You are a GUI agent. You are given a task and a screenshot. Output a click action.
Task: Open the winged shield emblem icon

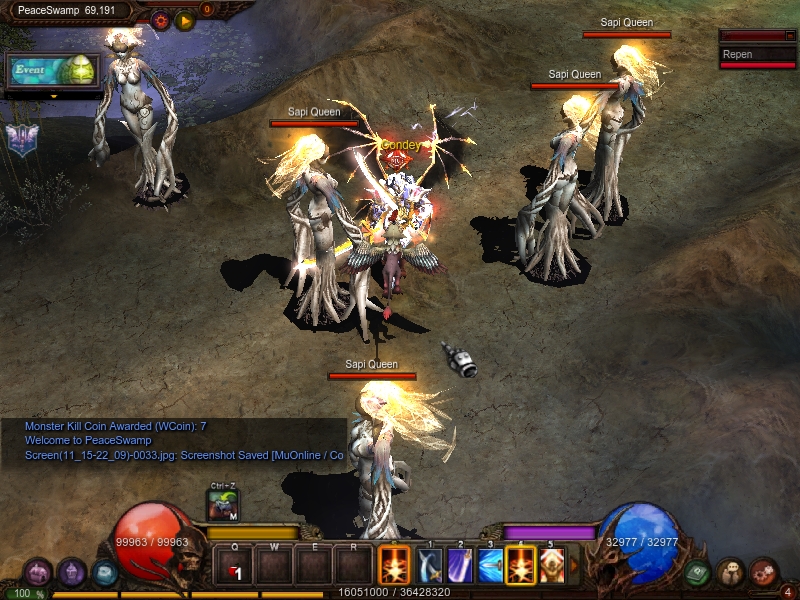click(x=20, y=139)
